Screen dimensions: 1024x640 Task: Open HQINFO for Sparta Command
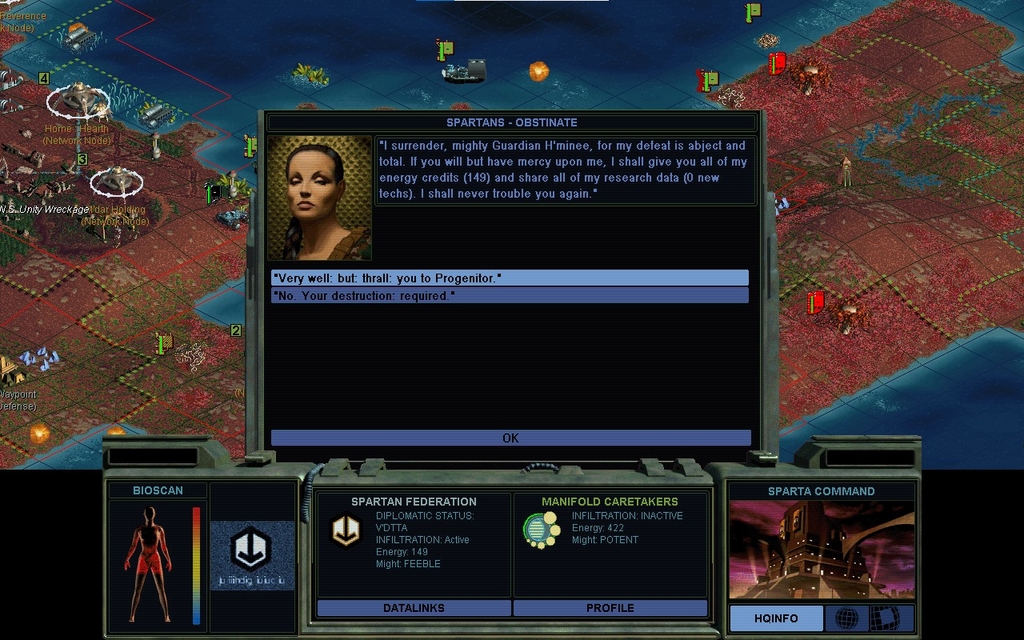776,618
